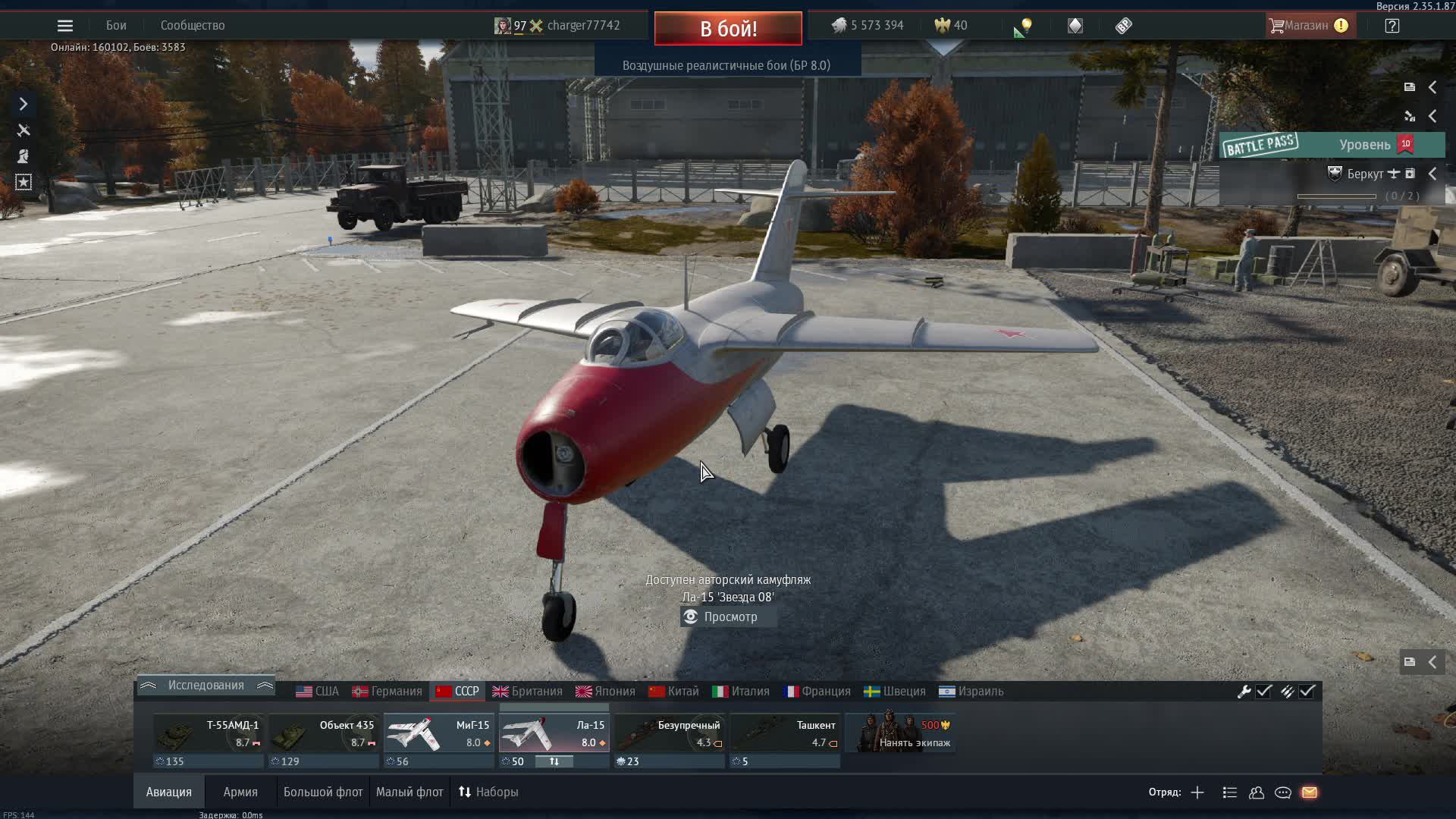Open the Исследования research panel
The image size is (1456, 819).
206,686
